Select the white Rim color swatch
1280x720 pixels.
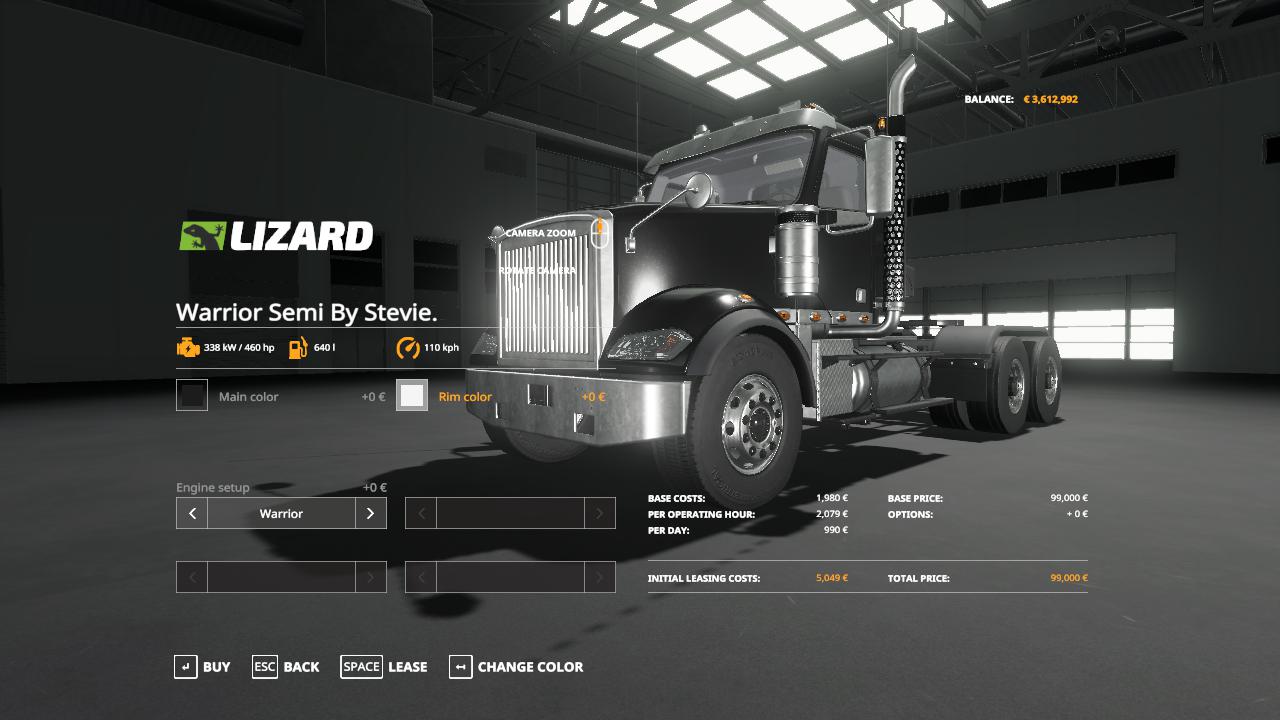(x=412, y=396)
